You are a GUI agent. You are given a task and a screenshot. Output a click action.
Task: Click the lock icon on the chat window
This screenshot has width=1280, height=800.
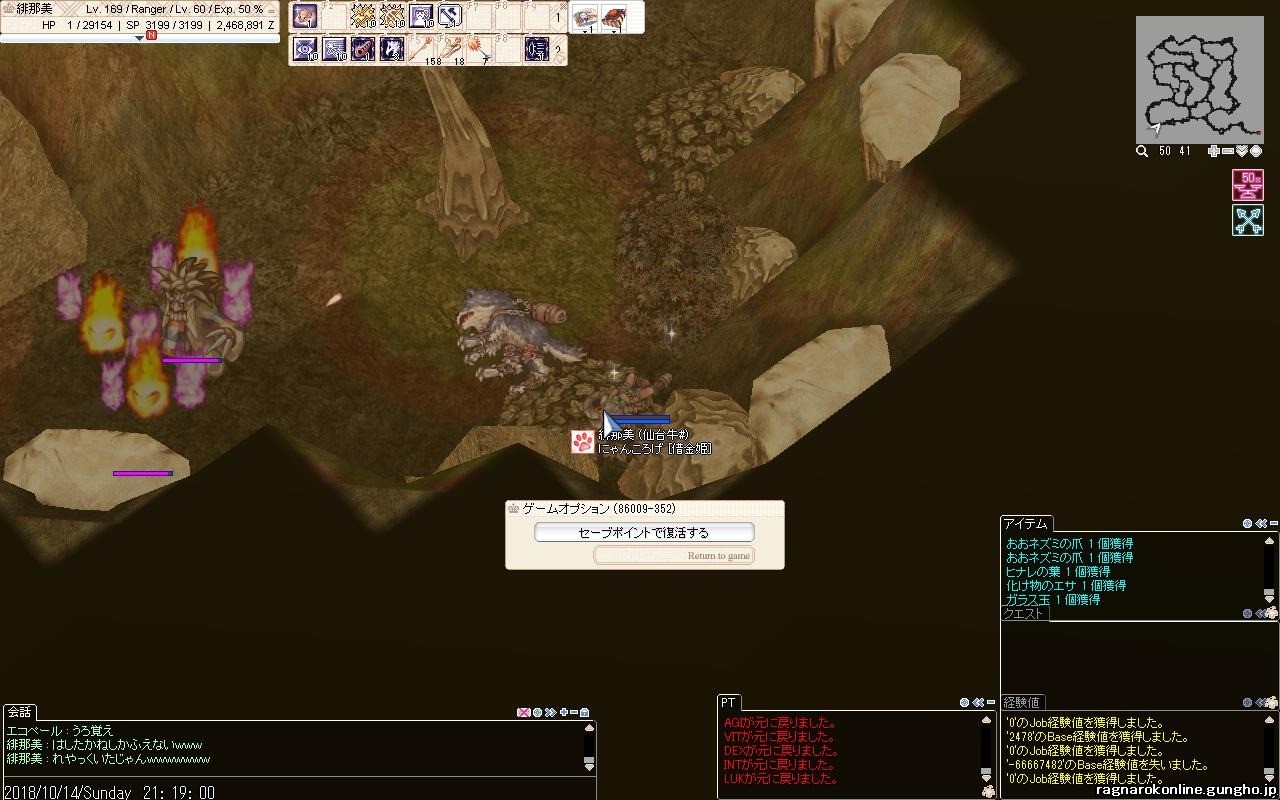(584, 712)
